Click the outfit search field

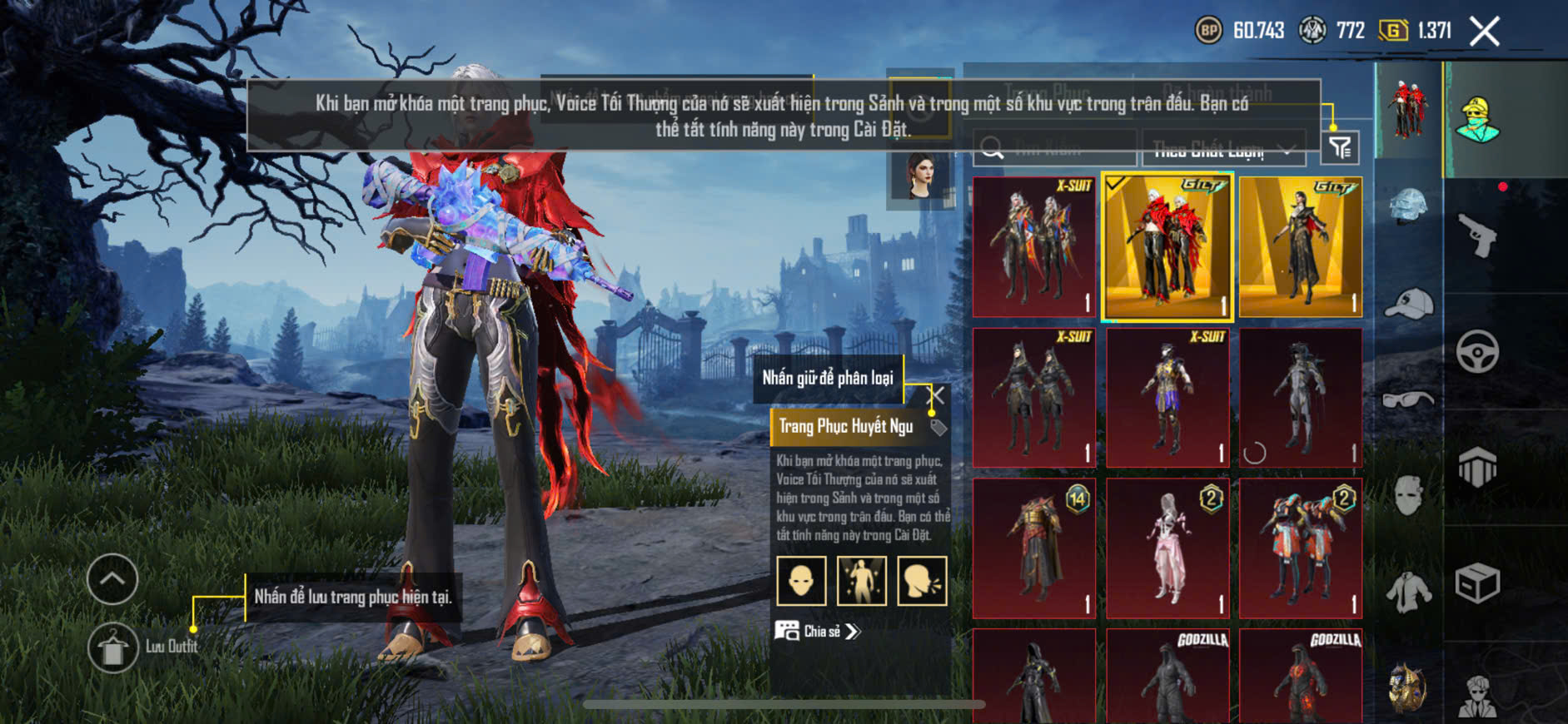(1054, 149)
